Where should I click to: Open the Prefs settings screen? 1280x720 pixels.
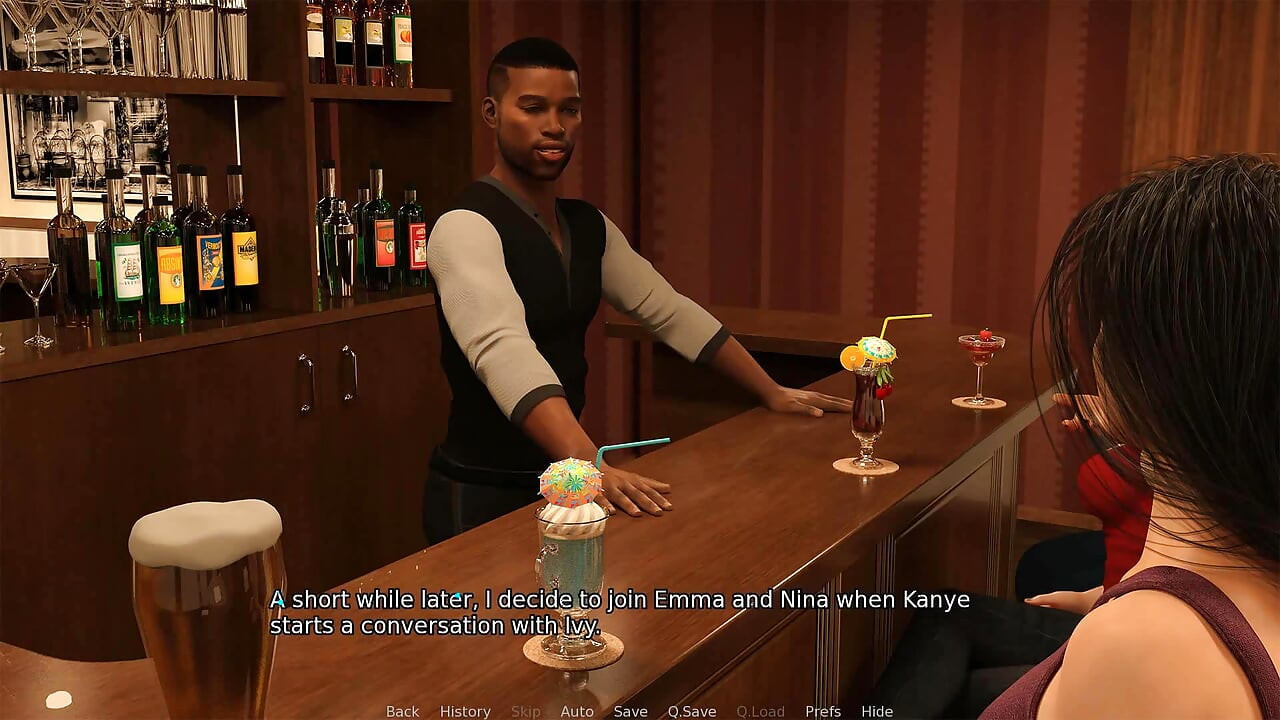(x=823, y=711)
